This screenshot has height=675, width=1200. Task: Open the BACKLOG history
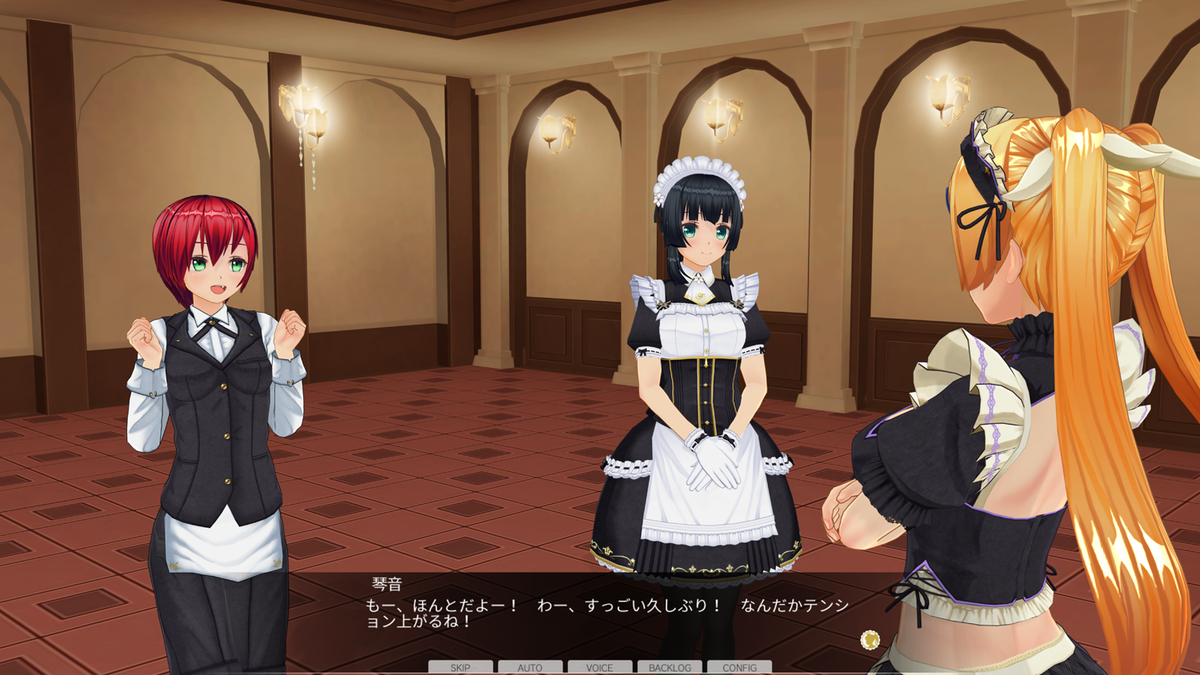coord(669,667)
